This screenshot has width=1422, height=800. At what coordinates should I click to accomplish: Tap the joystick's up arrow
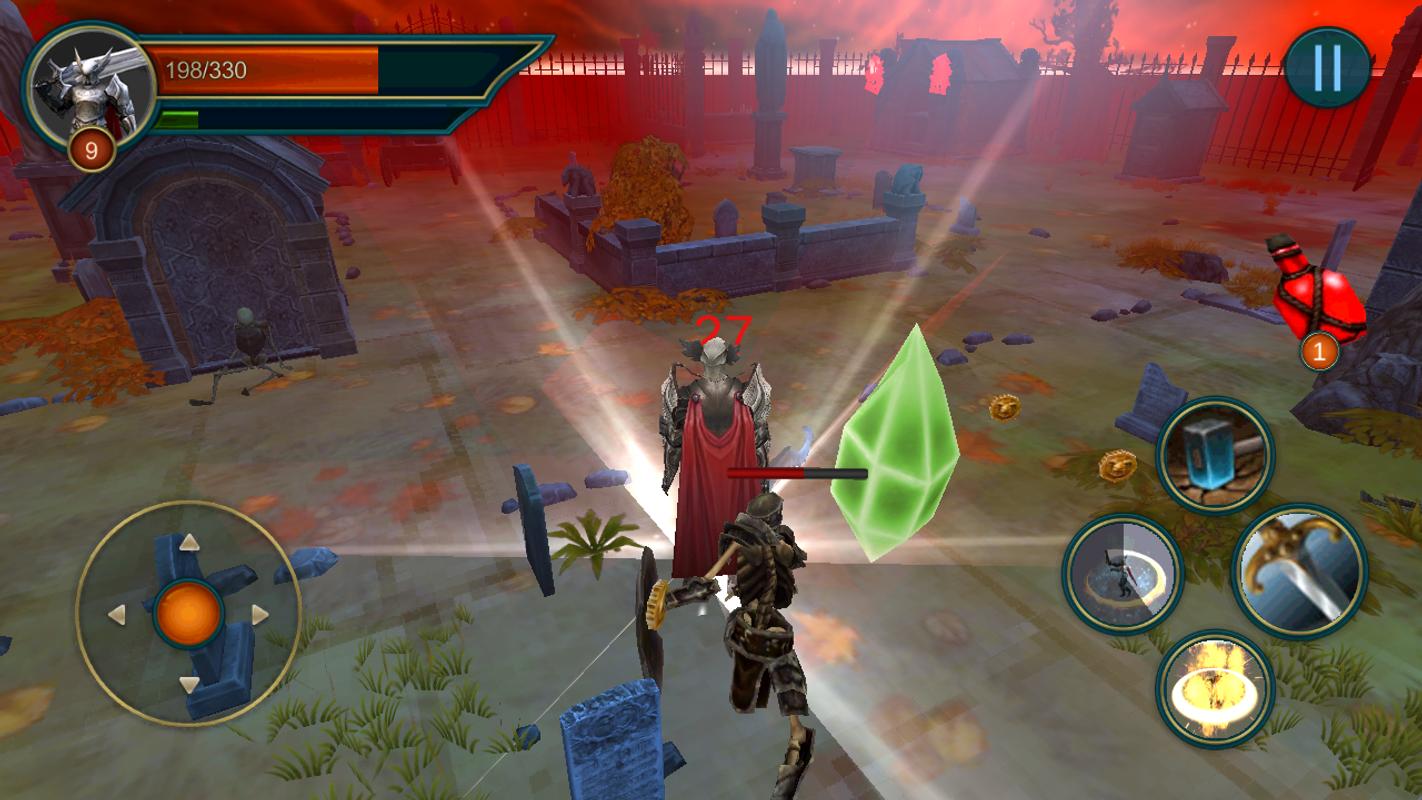point(189,542)
